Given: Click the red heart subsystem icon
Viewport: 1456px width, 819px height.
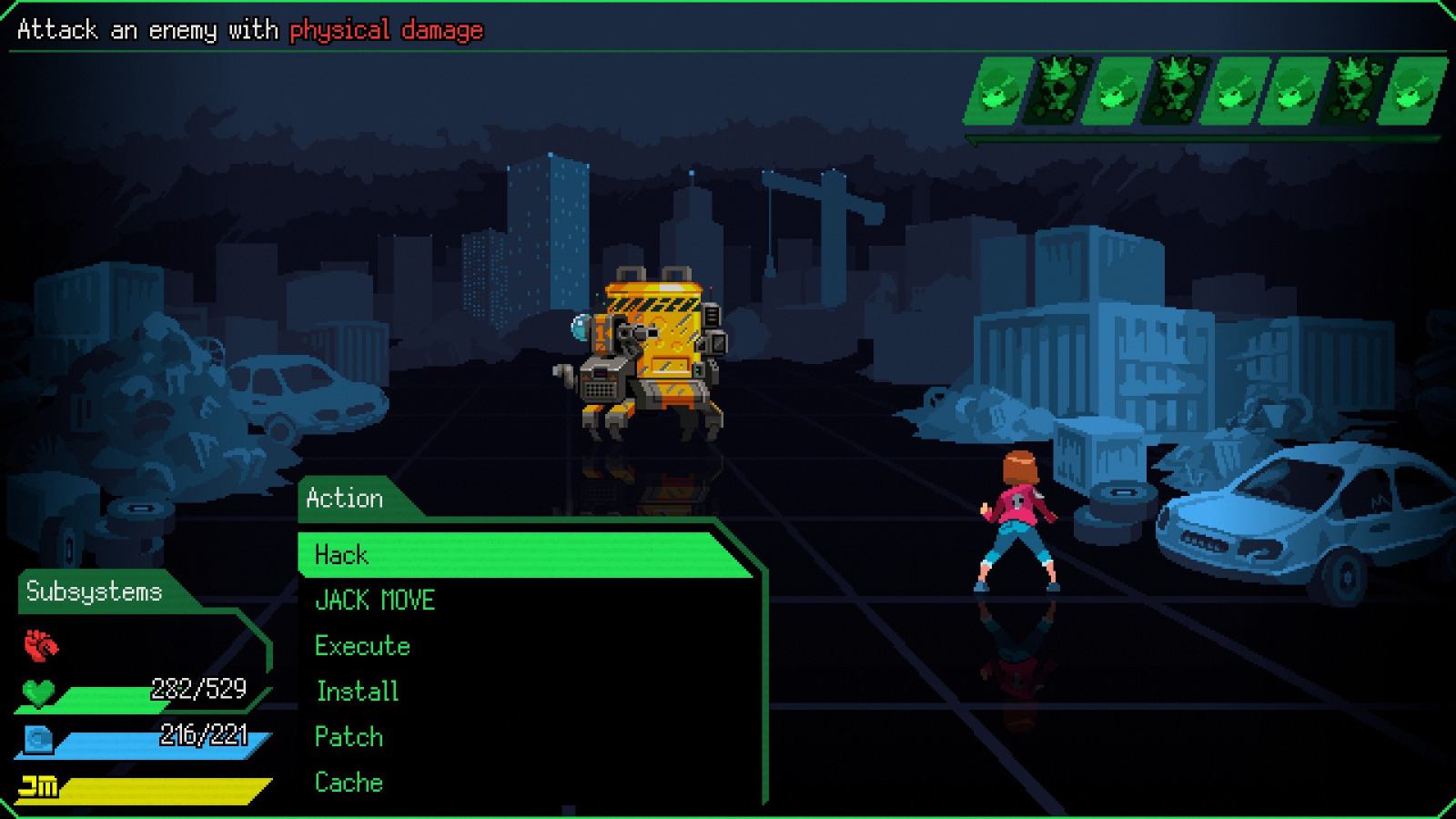Looking at the screenshot, I should point(38,642).
